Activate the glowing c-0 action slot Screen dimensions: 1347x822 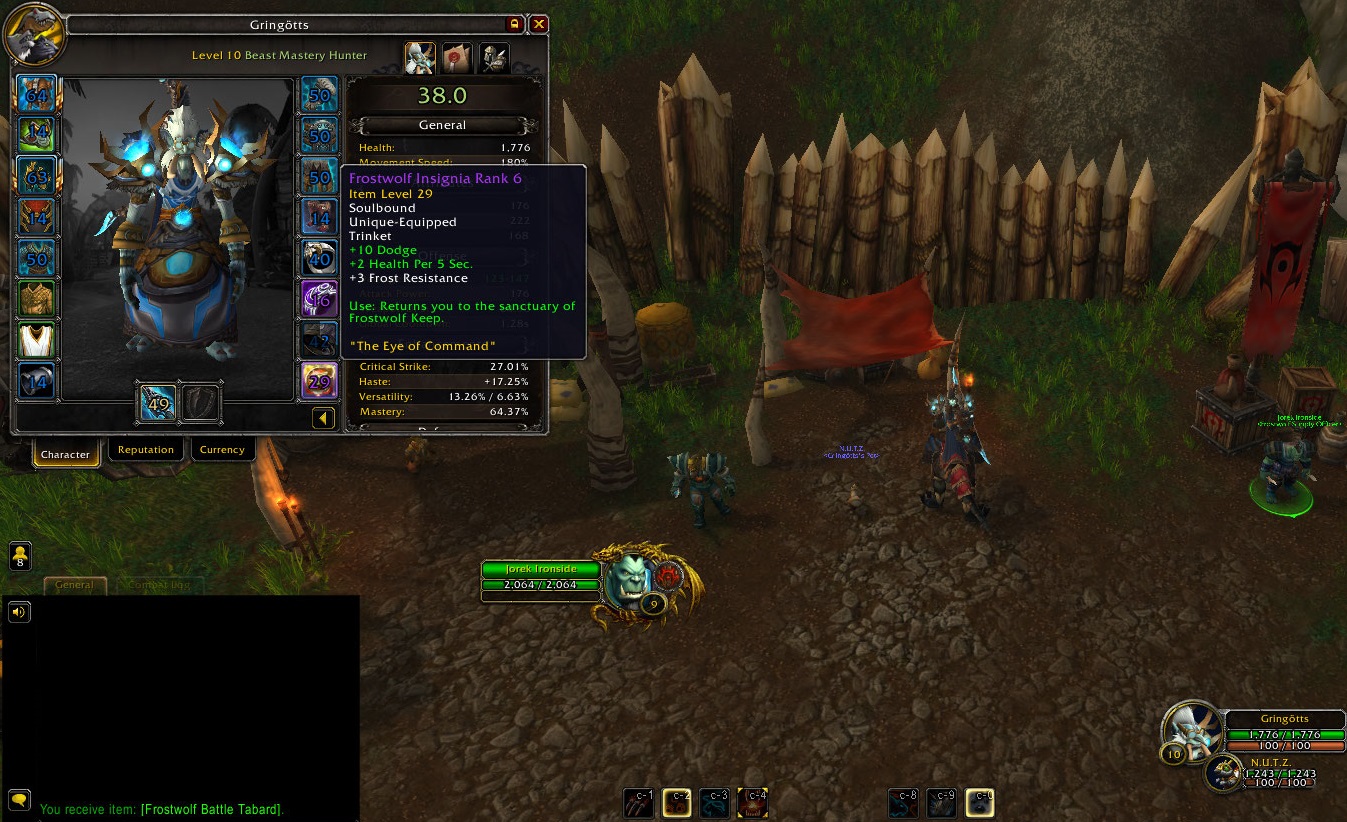[980, 802]
